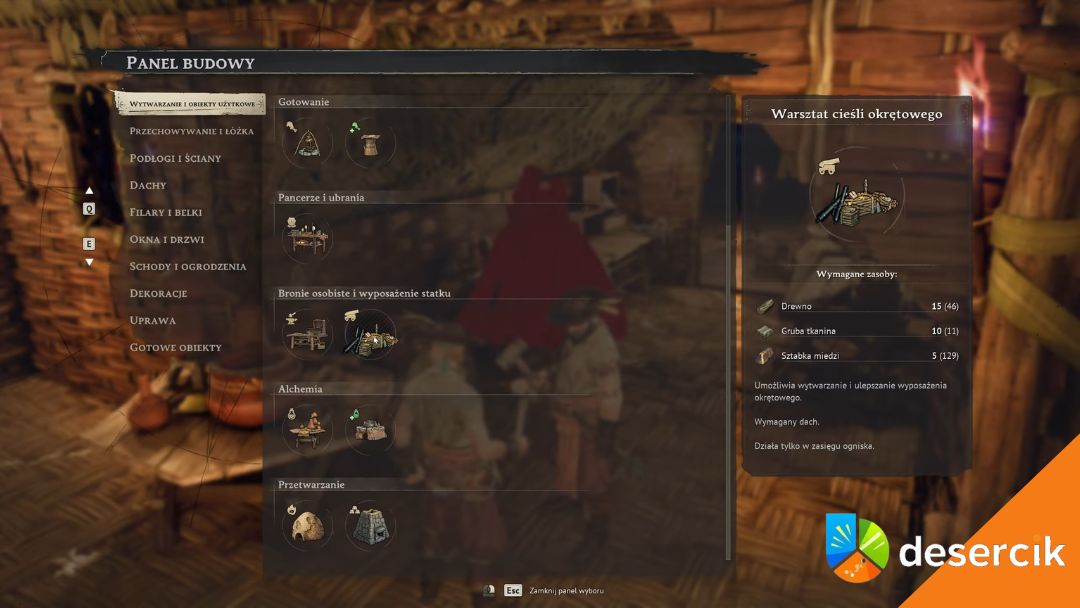Viewport: 1080px width, 608px height.
Task: Open the Przechowywanie i łóżka category
Action: 191,131
